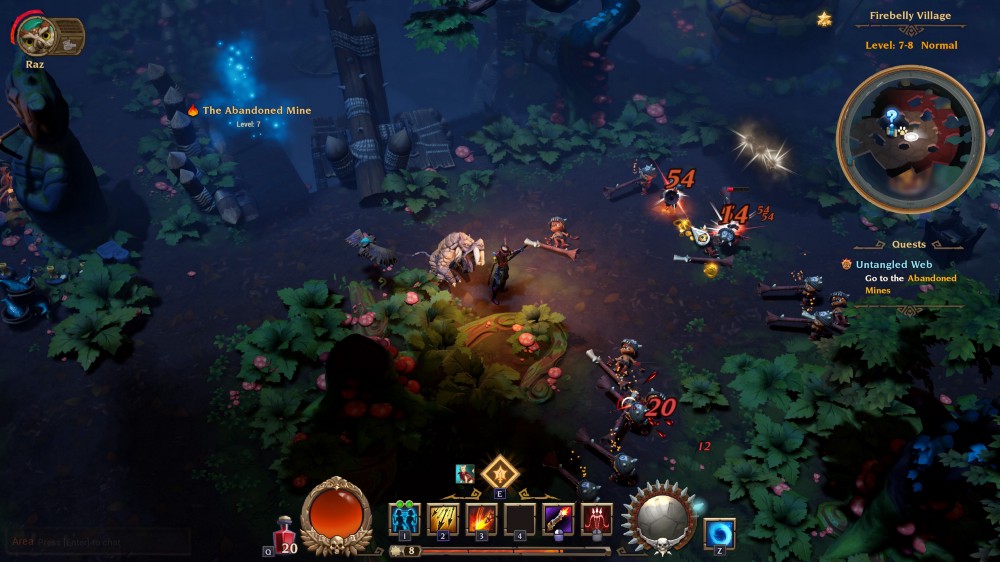The width and height of the screenshot is (1000, 562).
Task: Click the gold star icon beside Firebelly Village
Action: (x=824, y=18)
